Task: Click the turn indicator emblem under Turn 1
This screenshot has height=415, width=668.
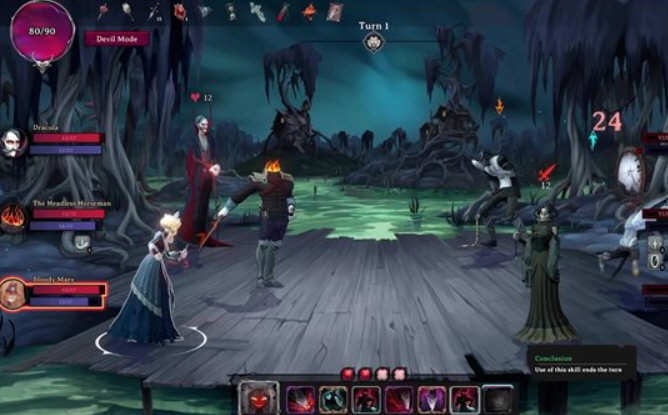Action: click(374, 42)
